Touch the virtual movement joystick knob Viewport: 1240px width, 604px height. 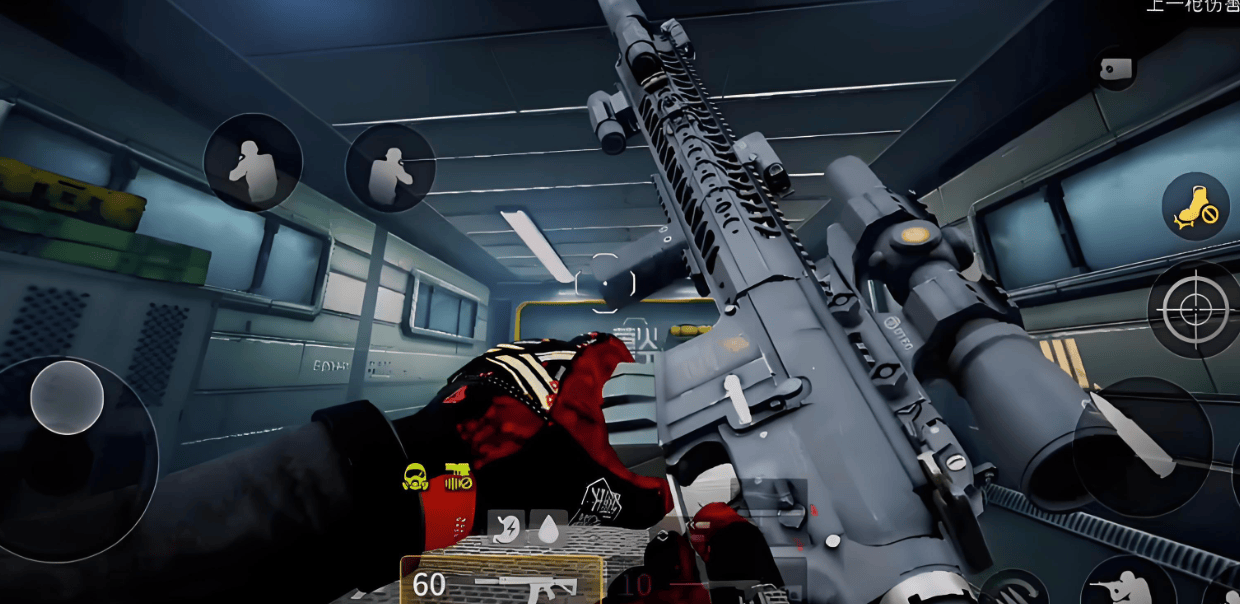[67, 397]
